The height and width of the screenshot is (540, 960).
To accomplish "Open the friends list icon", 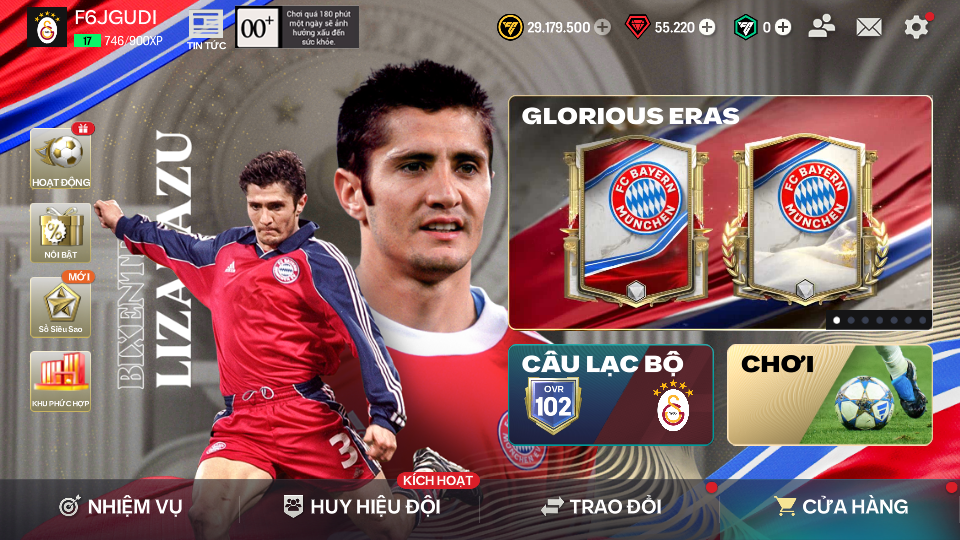I will coord(822,27).
